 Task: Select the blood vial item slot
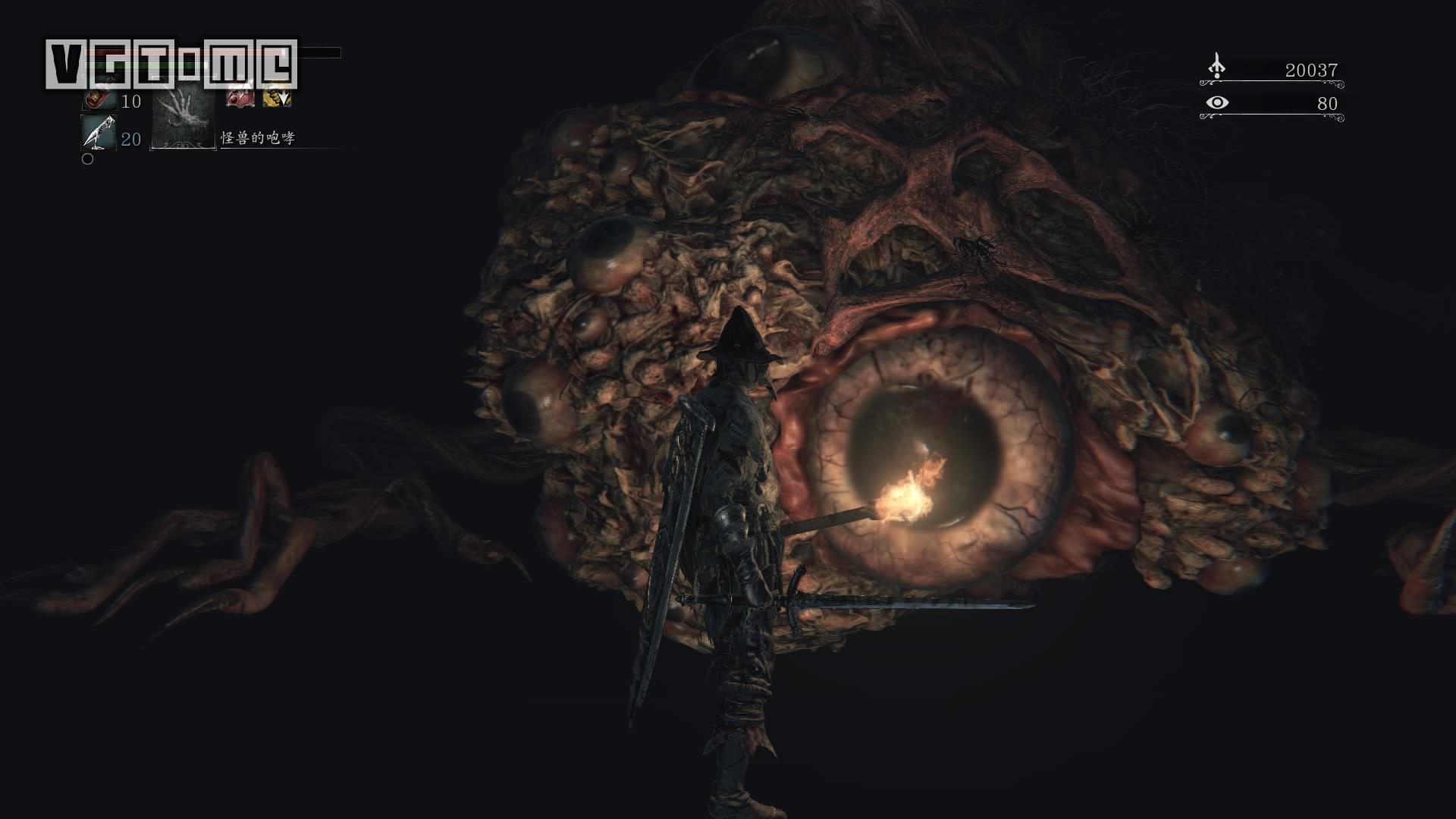(97, 99)
